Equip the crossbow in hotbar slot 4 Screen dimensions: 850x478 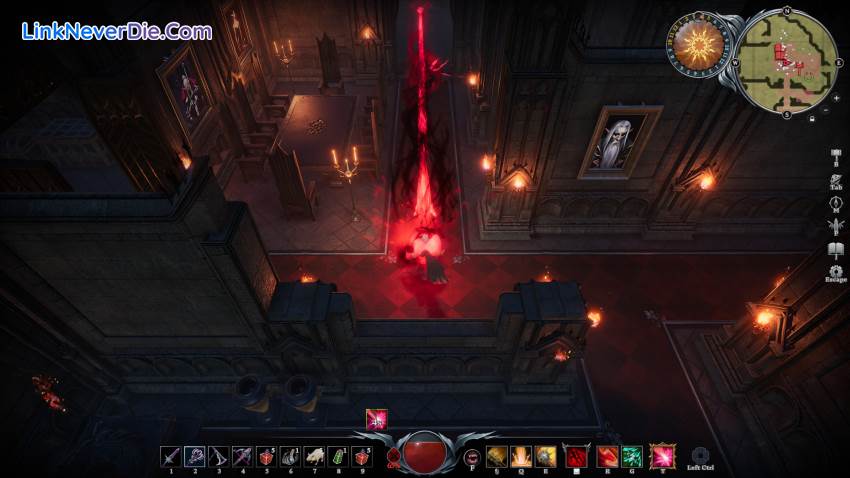coord(242,457)
